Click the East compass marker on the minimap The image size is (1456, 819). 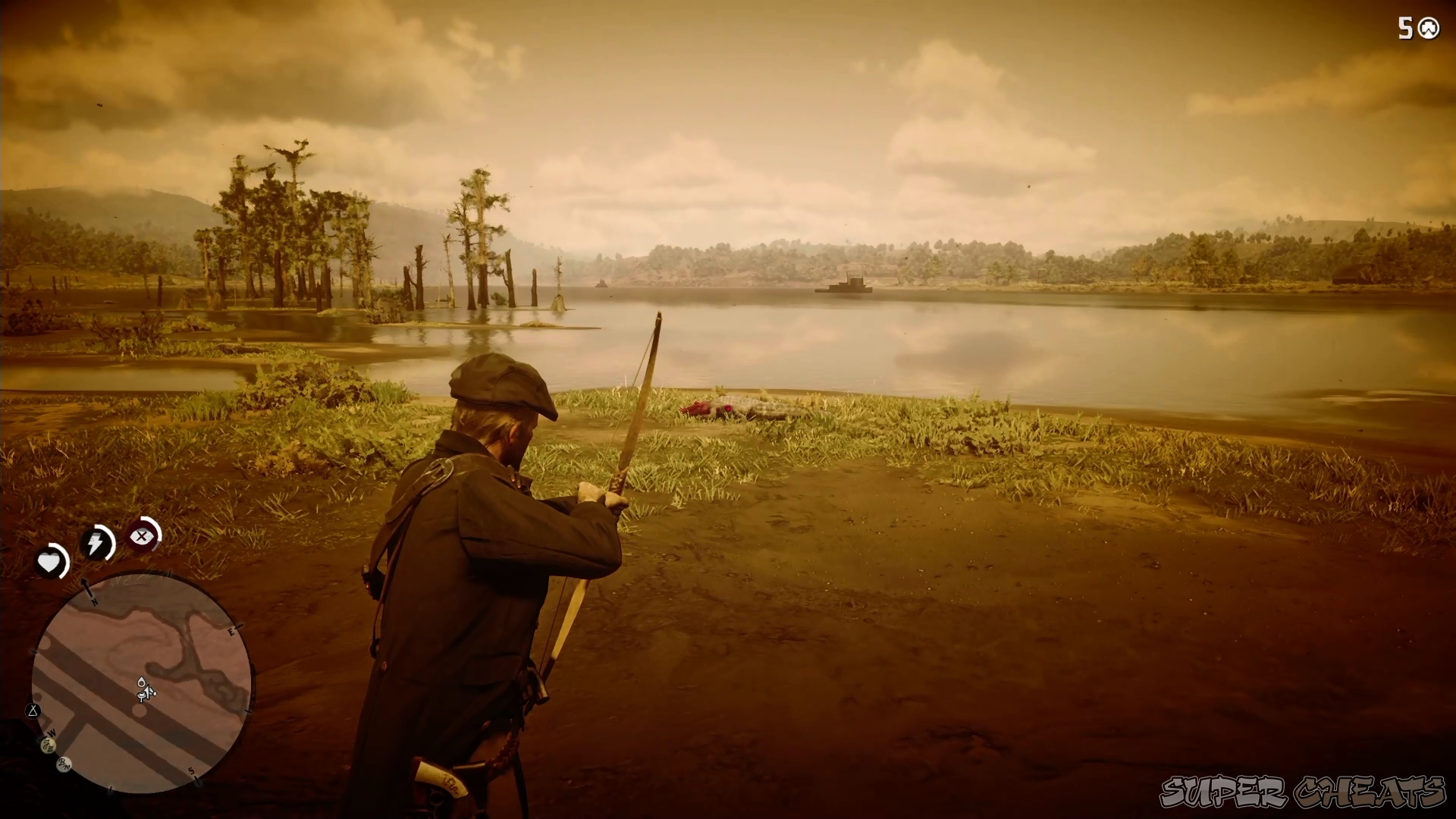[x=231, y=632]
